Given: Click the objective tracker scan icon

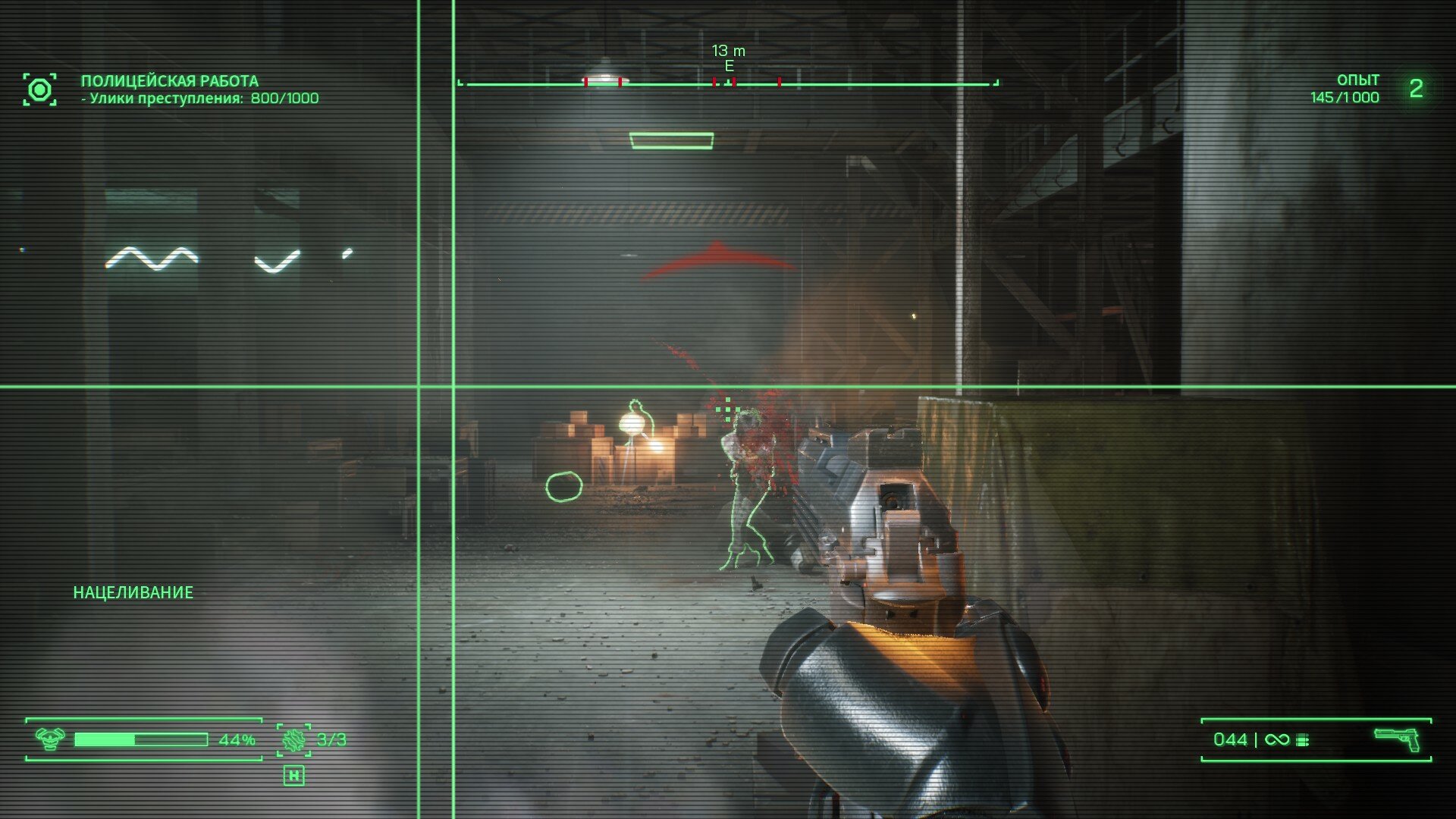Looking at the screenshot, I should pos(39,89).
